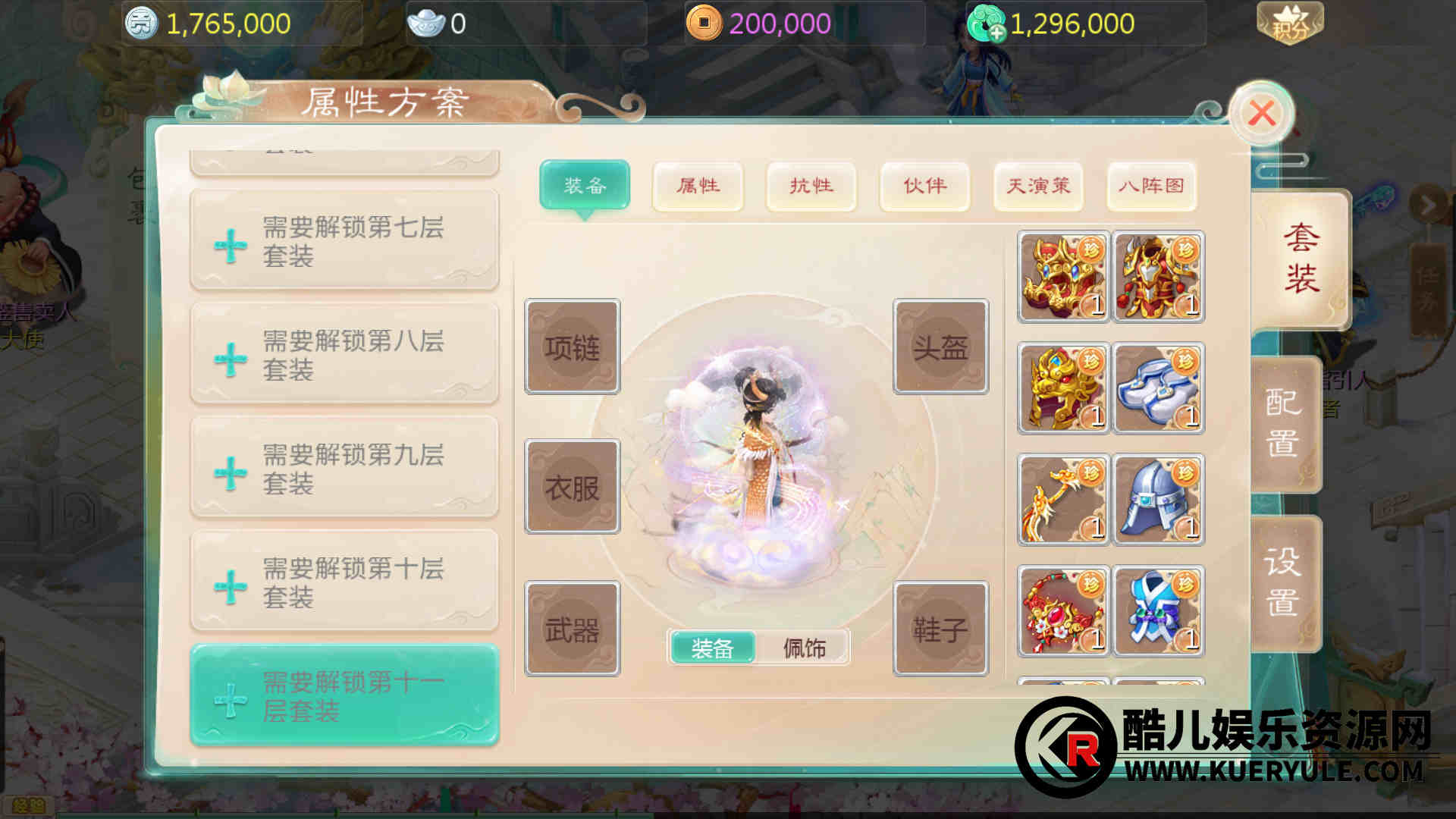Switch to the 属性 tab
The width and height of the screenshot is (1456, 819).
click(x=698, y=186)
